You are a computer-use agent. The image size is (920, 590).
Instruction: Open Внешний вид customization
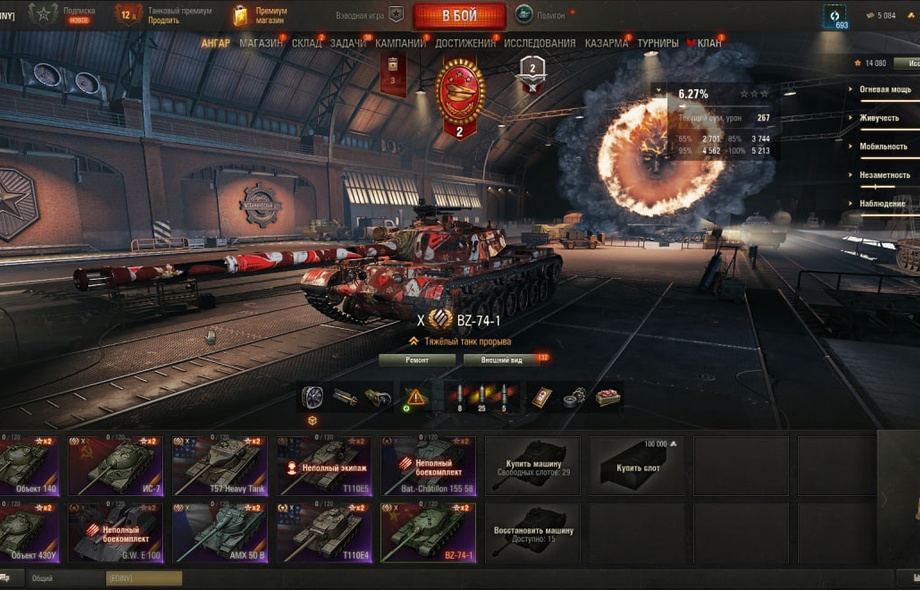(501, 360)
